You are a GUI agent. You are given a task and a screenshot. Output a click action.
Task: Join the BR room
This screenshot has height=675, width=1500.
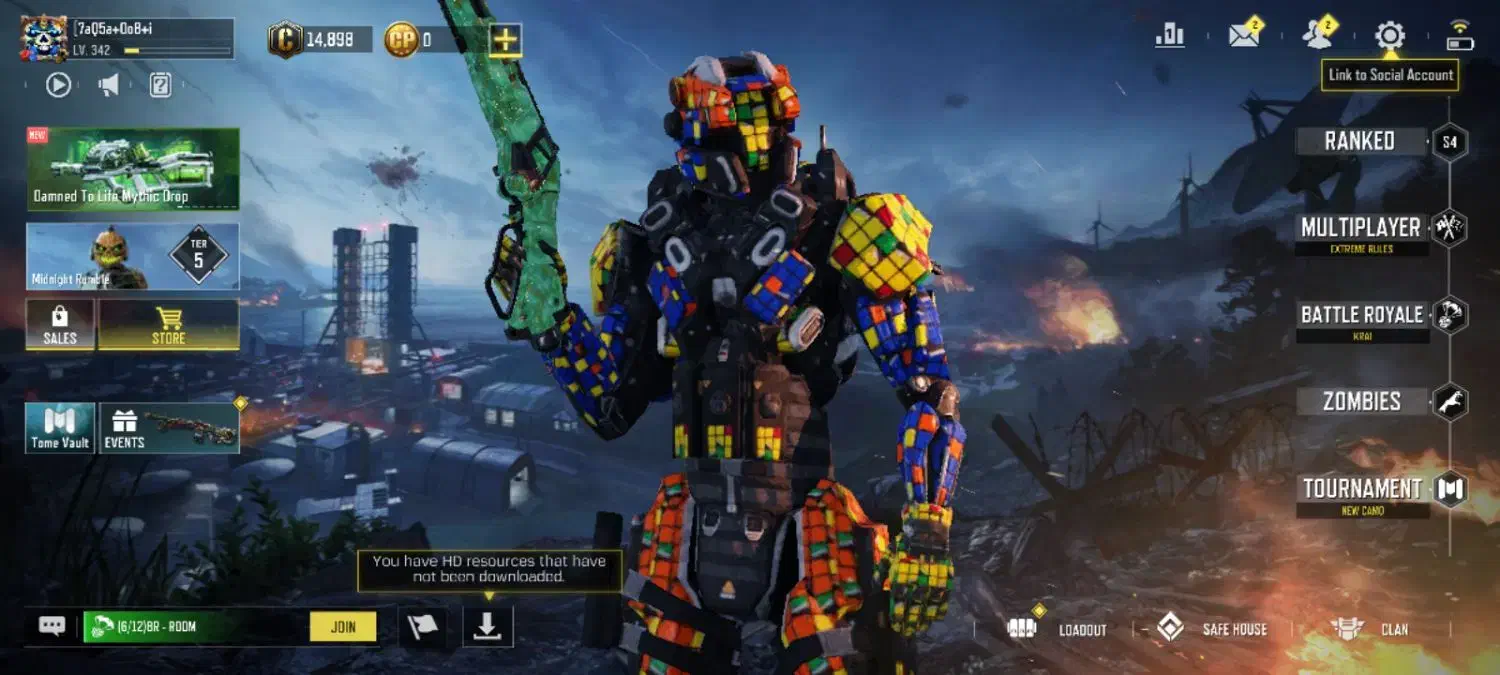(343, 627)
